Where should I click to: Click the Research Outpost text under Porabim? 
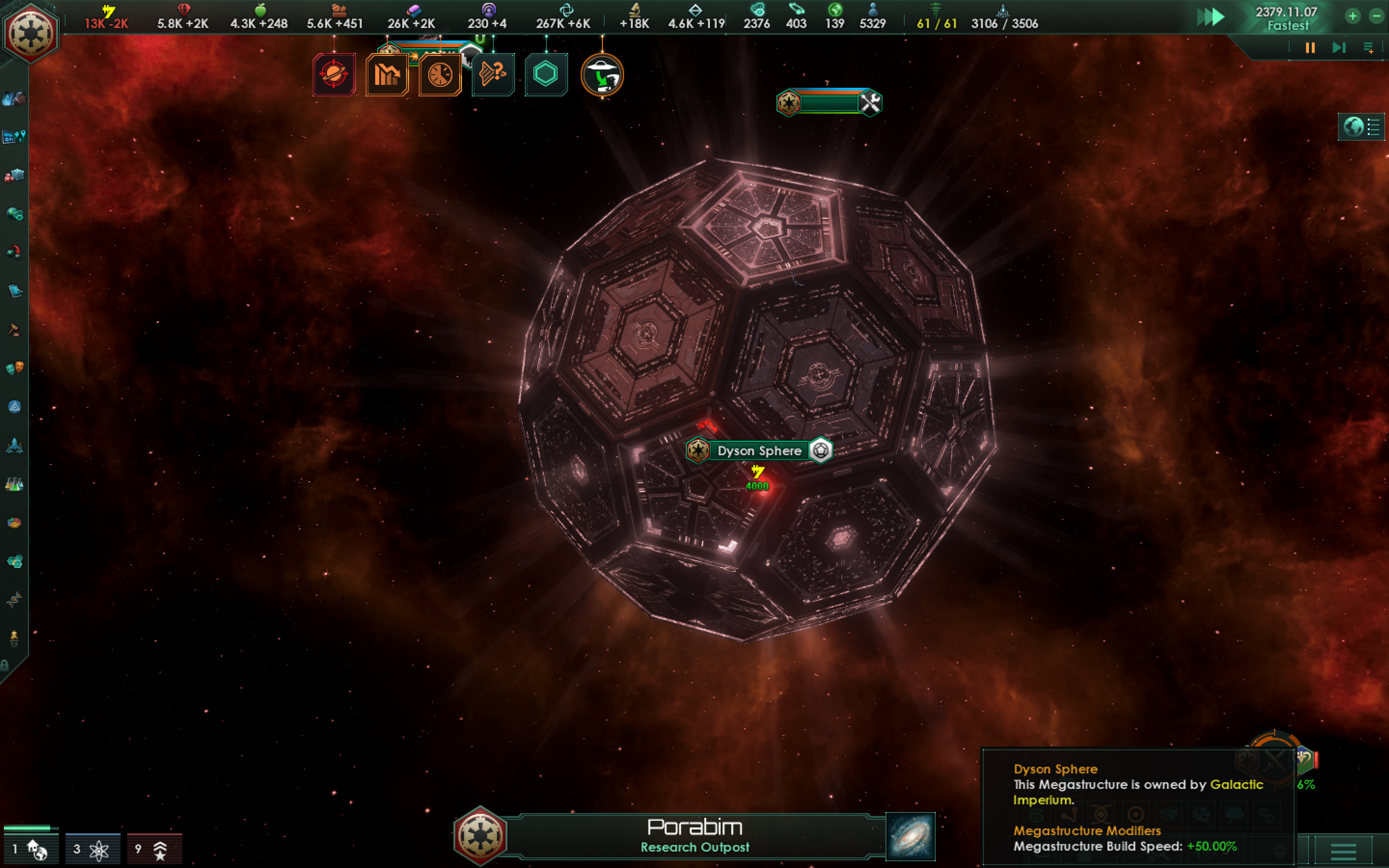point(695,847)
